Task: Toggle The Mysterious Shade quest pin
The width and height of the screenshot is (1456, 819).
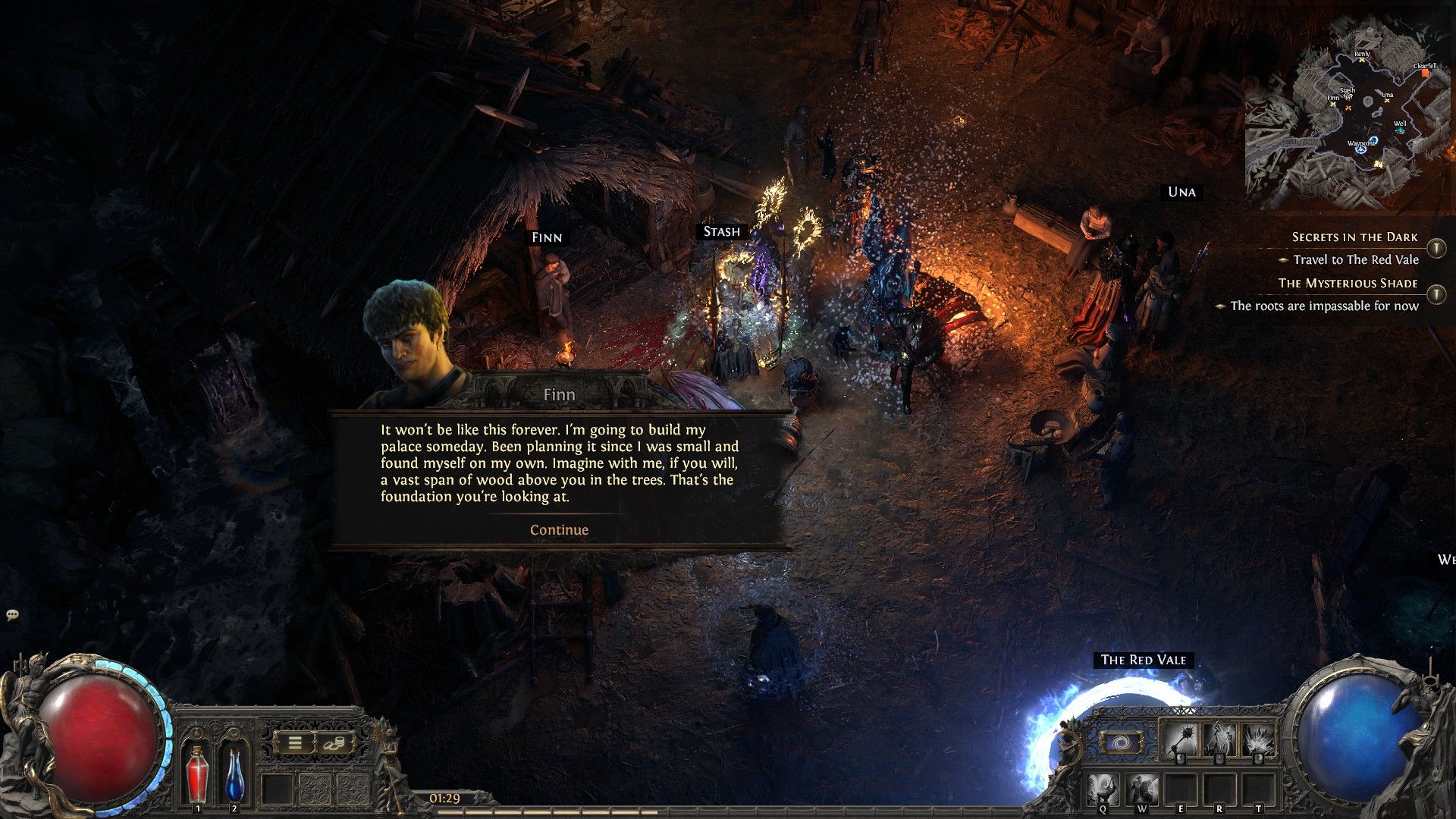Action: pos(1436,293)
